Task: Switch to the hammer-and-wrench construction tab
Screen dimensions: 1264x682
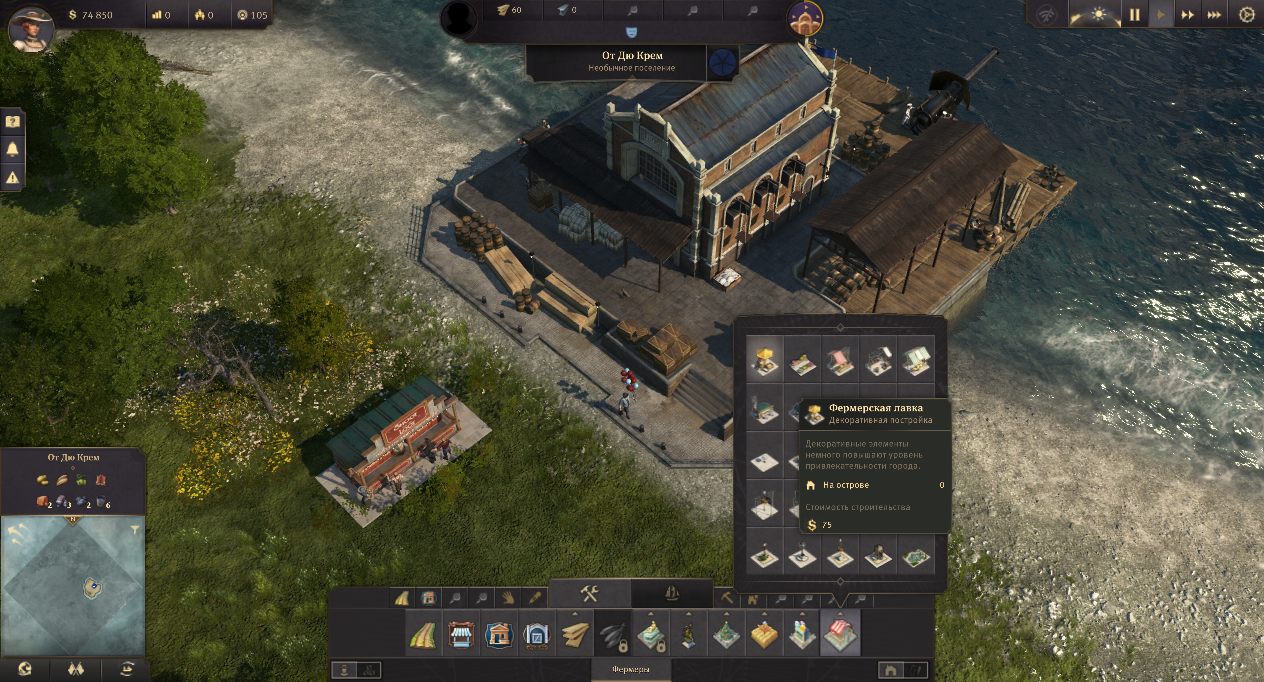Action: pos(589,594)
